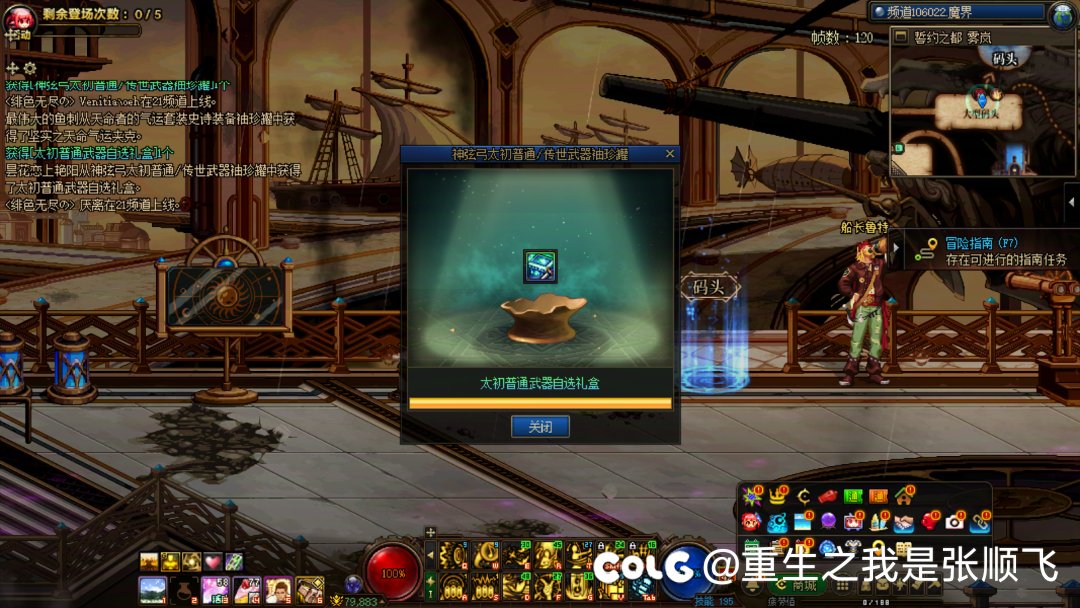The width and height of the screenshot is (1080, 608).
Task: Click the golden crown menu icon
Action: [777, 496]
